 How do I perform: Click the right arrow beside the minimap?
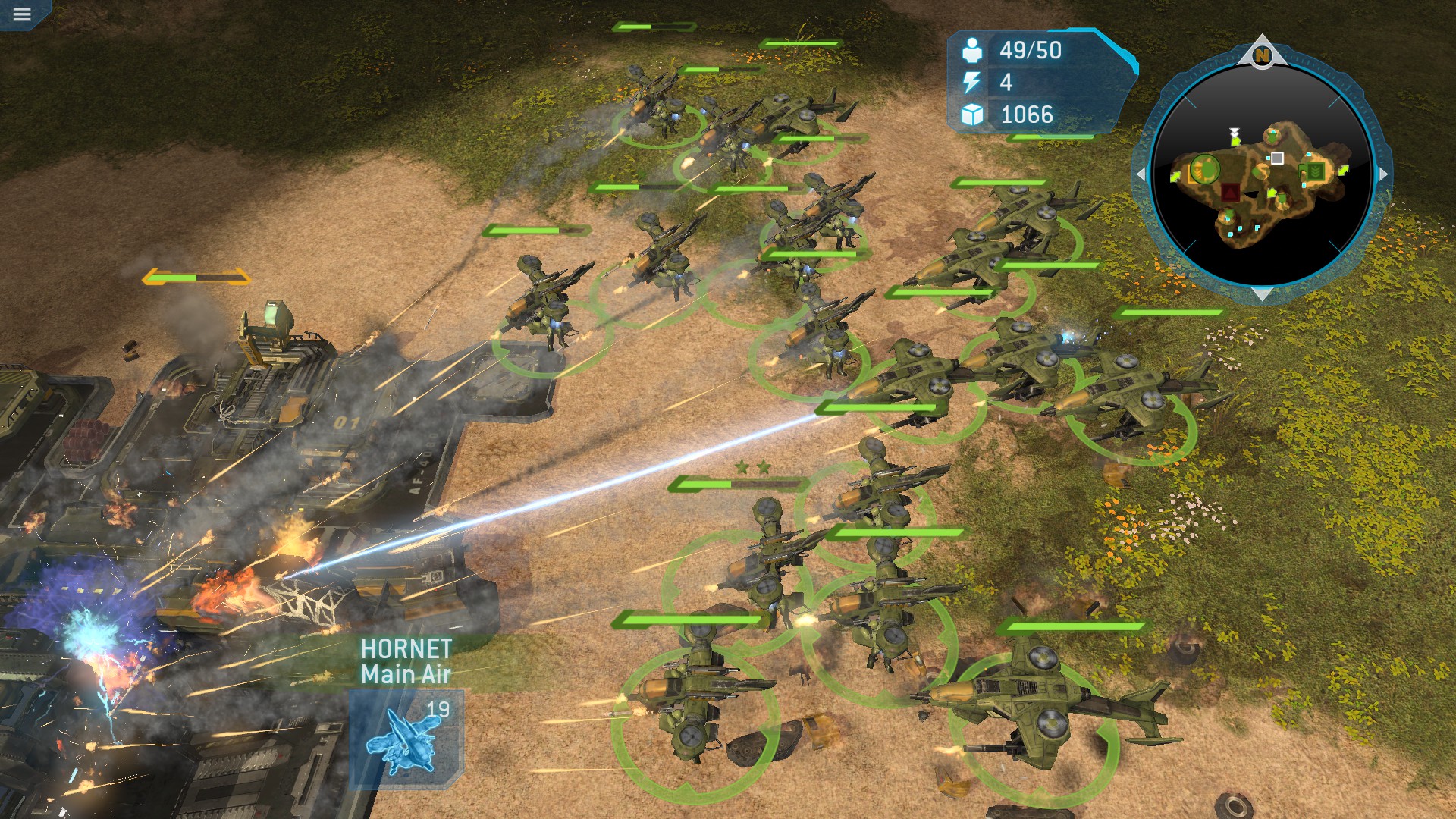pos(1382,174)
